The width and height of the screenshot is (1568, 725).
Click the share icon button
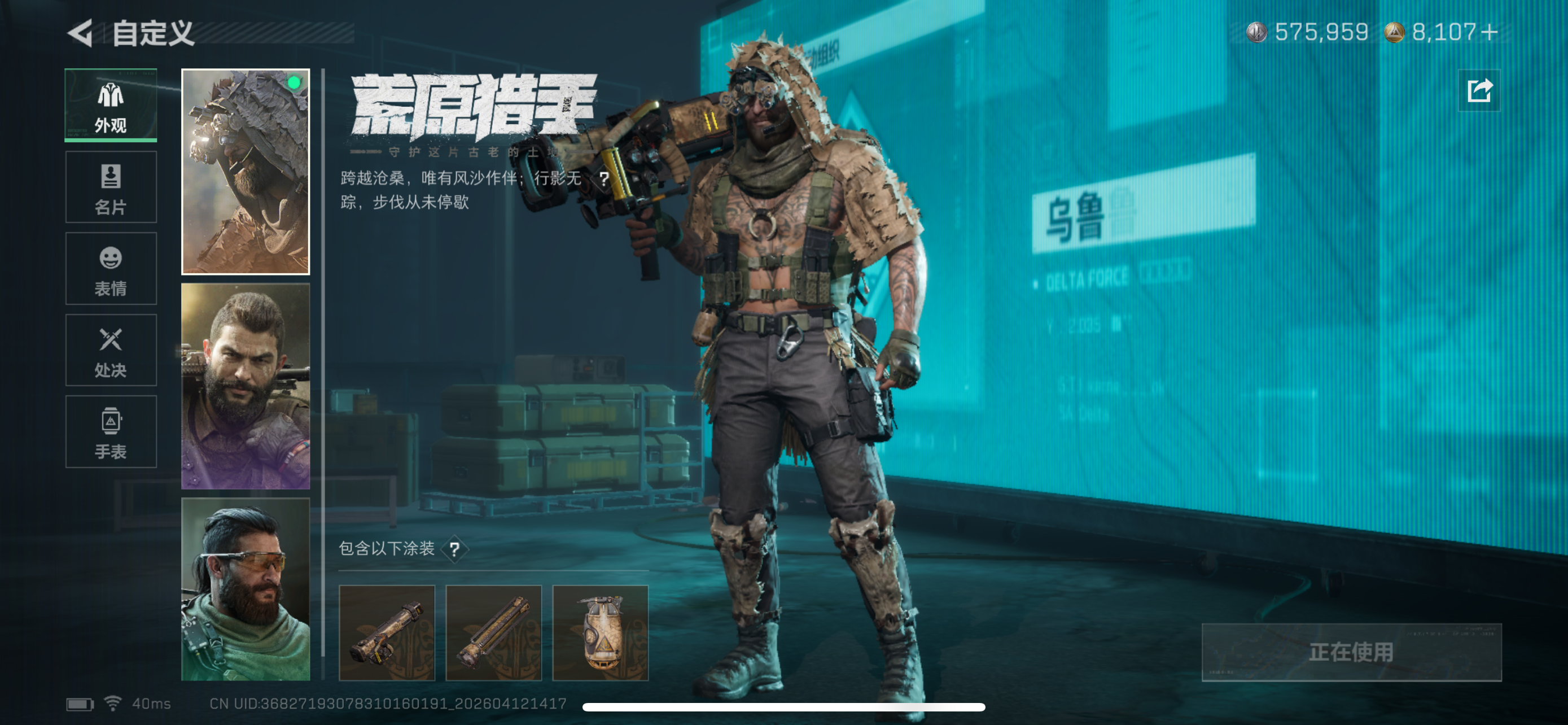(1480, 91)
